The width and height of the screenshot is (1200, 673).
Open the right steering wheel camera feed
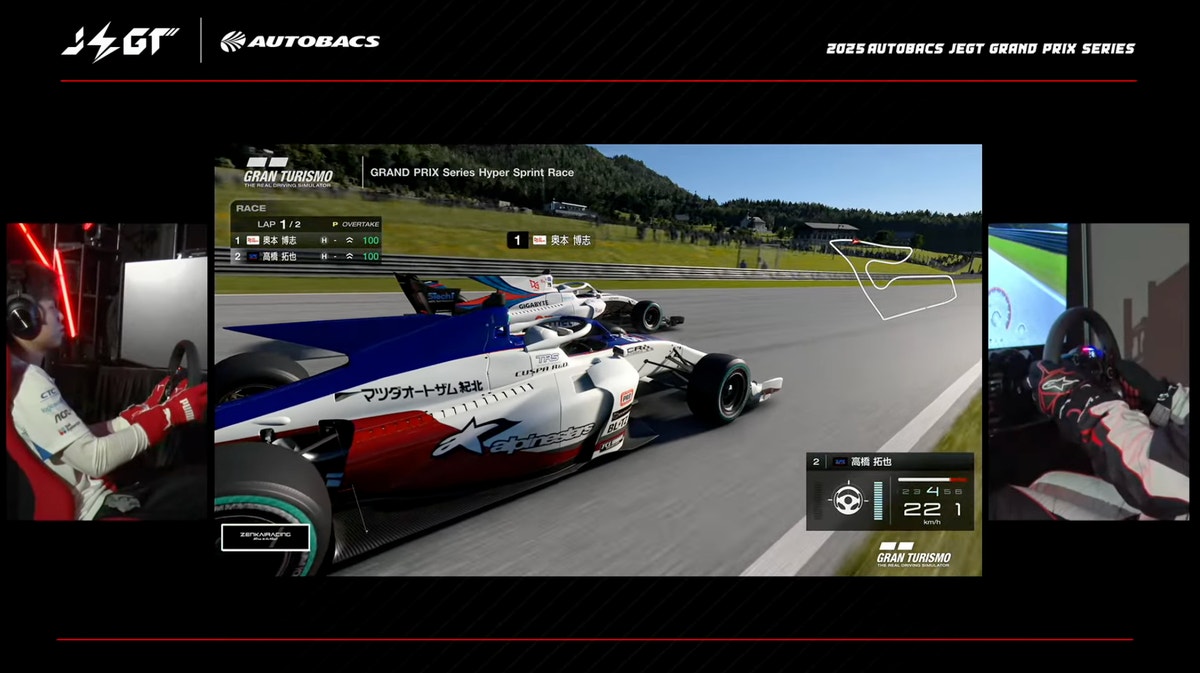[x=1088, y=371]
